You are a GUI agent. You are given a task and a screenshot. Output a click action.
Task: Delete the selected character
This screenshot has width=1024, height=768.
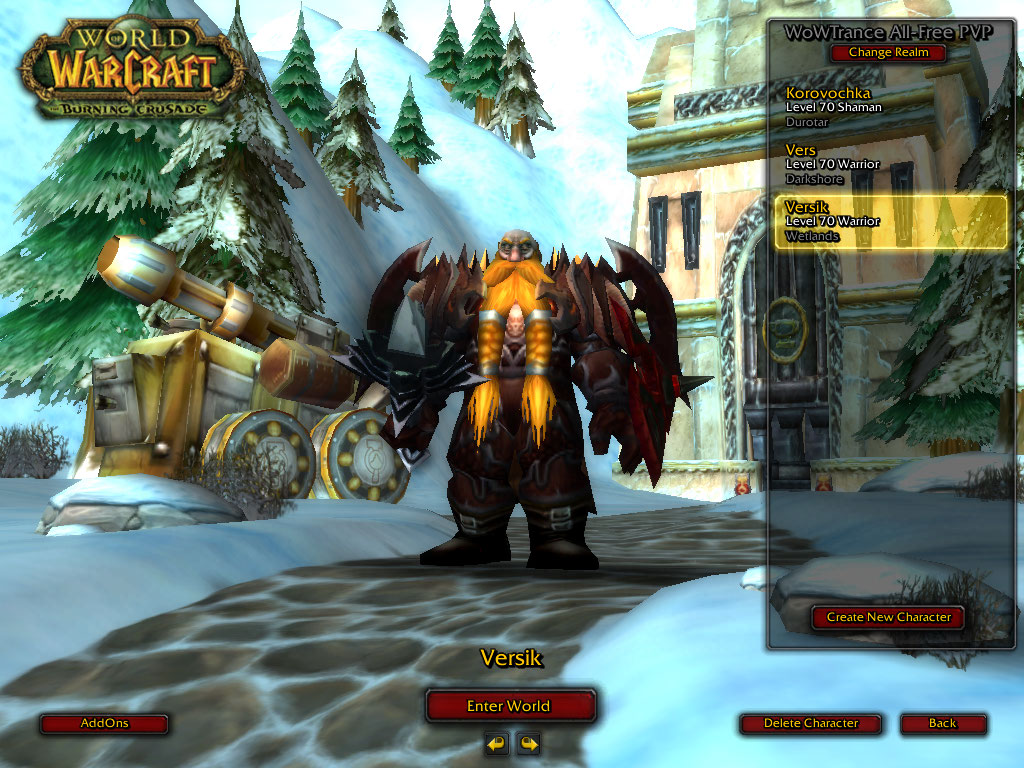(x=810, y=723)
